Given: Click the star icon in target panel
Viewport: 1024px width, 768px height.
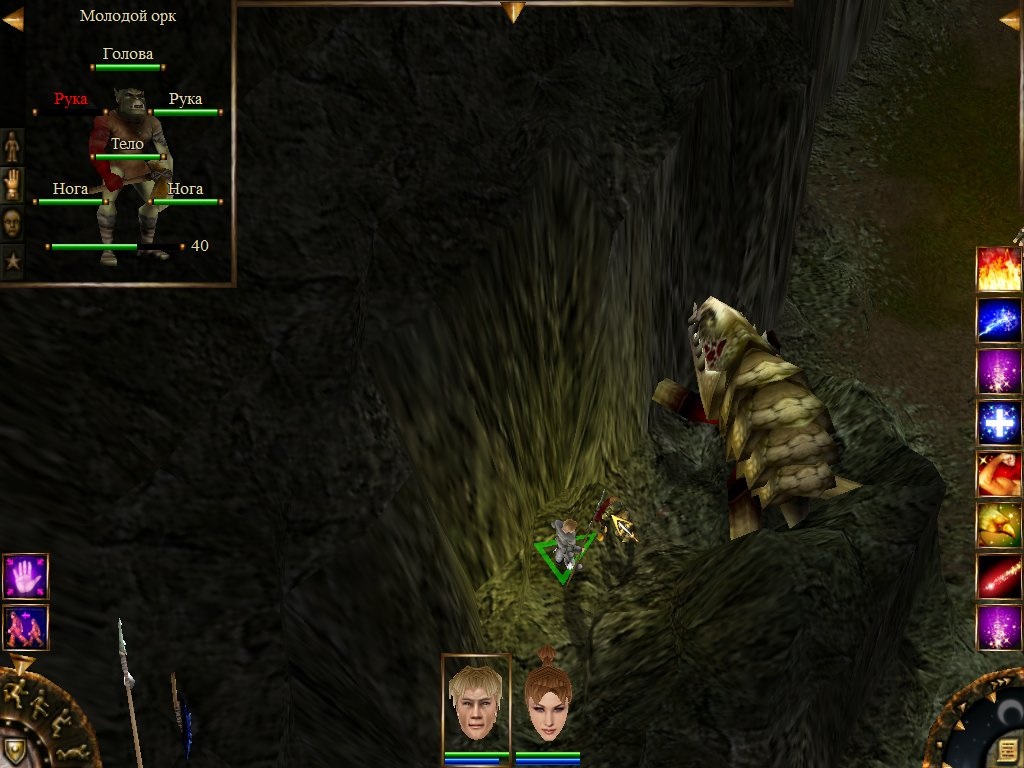Looking at the screenshot, I should tap(12, 262).
